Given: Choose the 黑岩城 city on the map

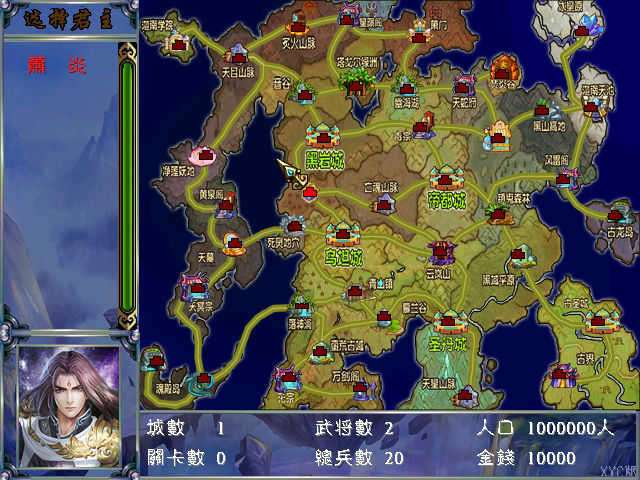Looking at the screenshot, I should click(x=326, y=137).
